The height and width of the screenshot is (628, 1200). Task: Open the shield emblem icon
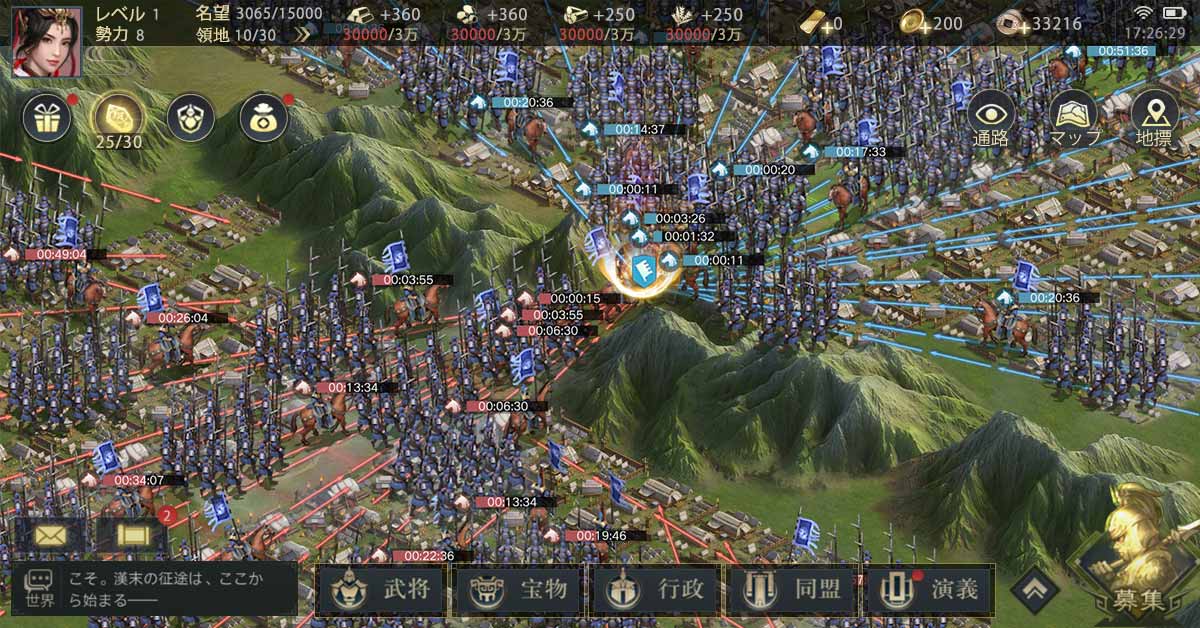pyautogui.click(x=190, y=118)
